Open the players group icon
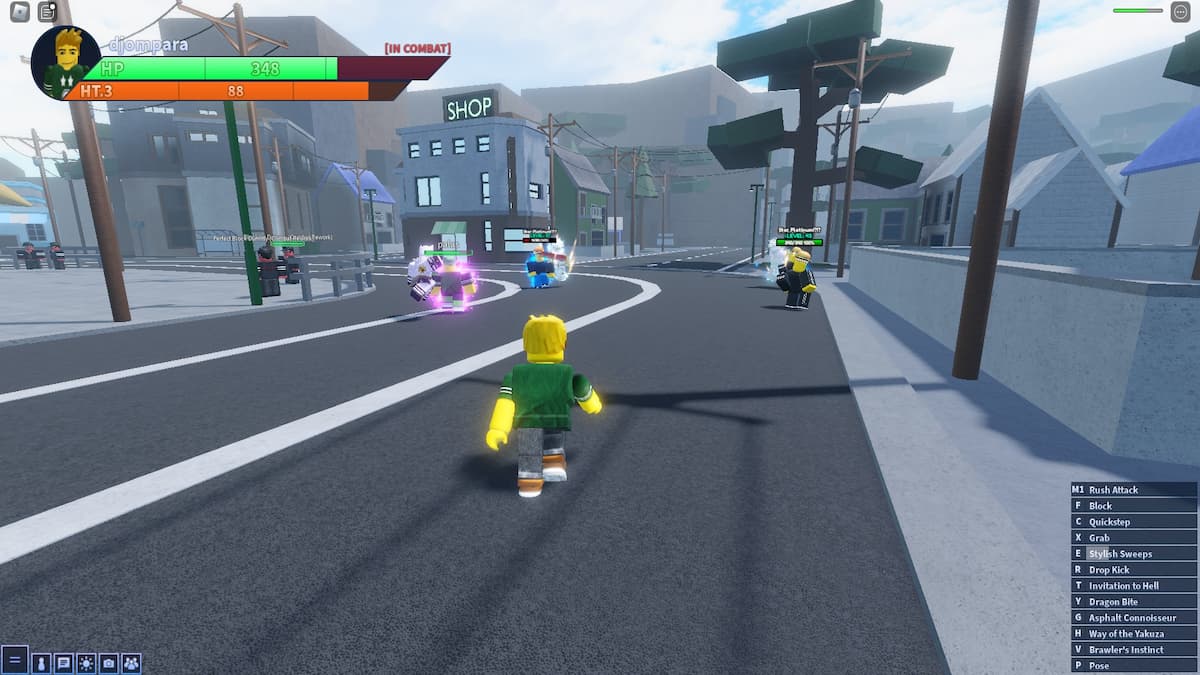 pyautogui.click(x=131, y=662)
